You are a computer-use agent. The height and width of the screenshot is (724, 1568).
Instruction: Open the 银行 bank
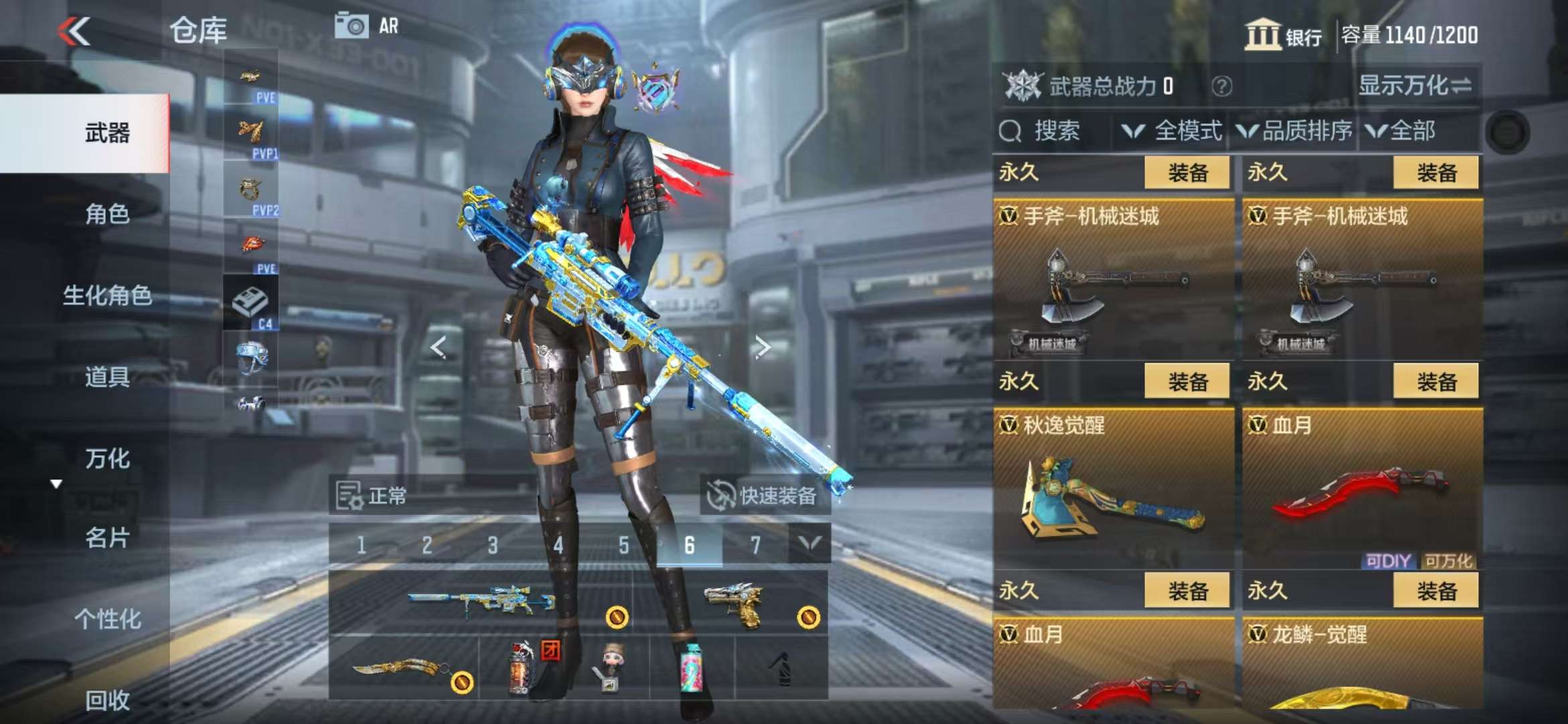[x=1283, y=35]
